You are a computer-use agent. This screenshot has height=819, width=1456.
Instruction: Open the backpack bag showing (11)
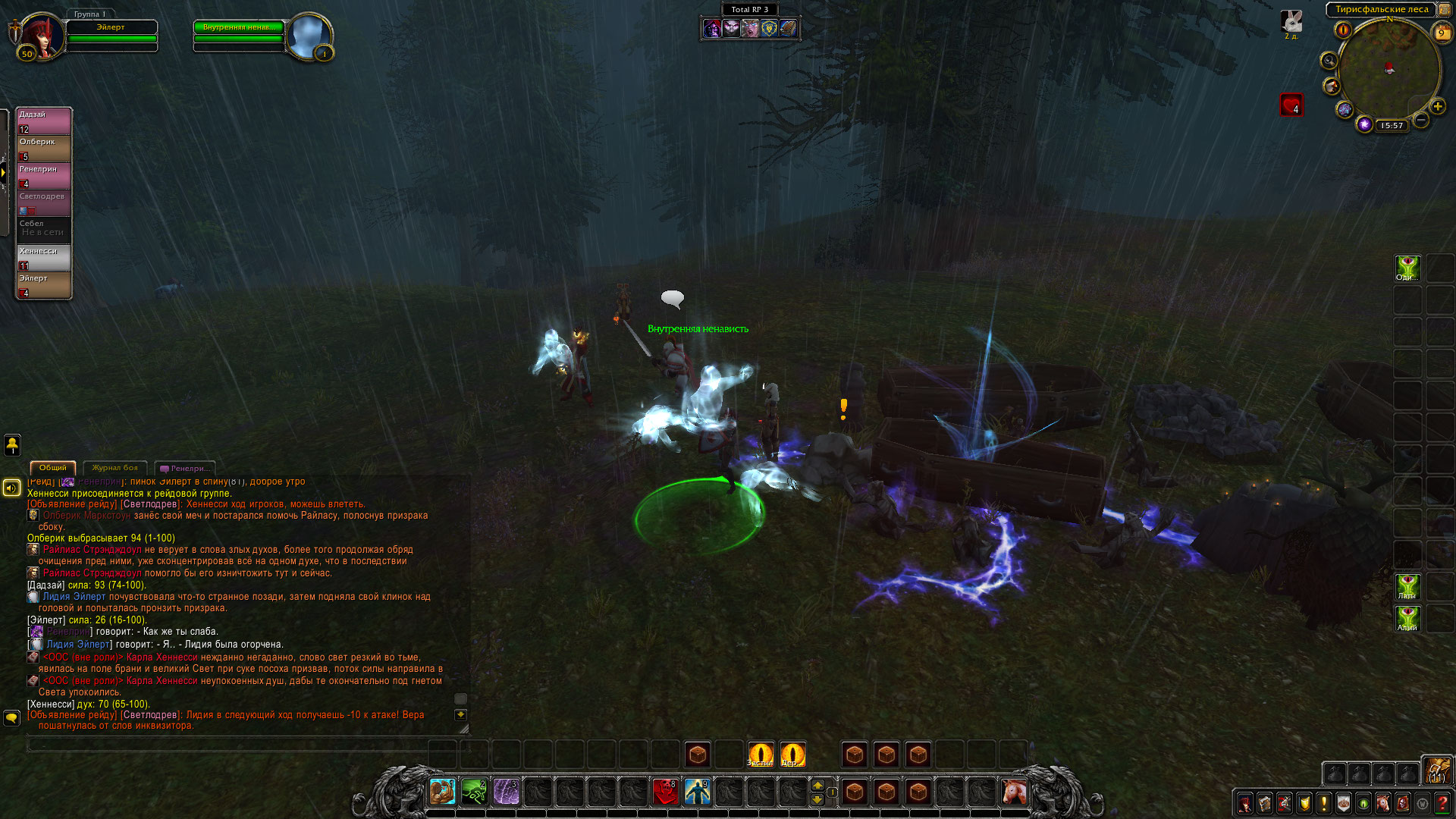(x=1436, y=770)
